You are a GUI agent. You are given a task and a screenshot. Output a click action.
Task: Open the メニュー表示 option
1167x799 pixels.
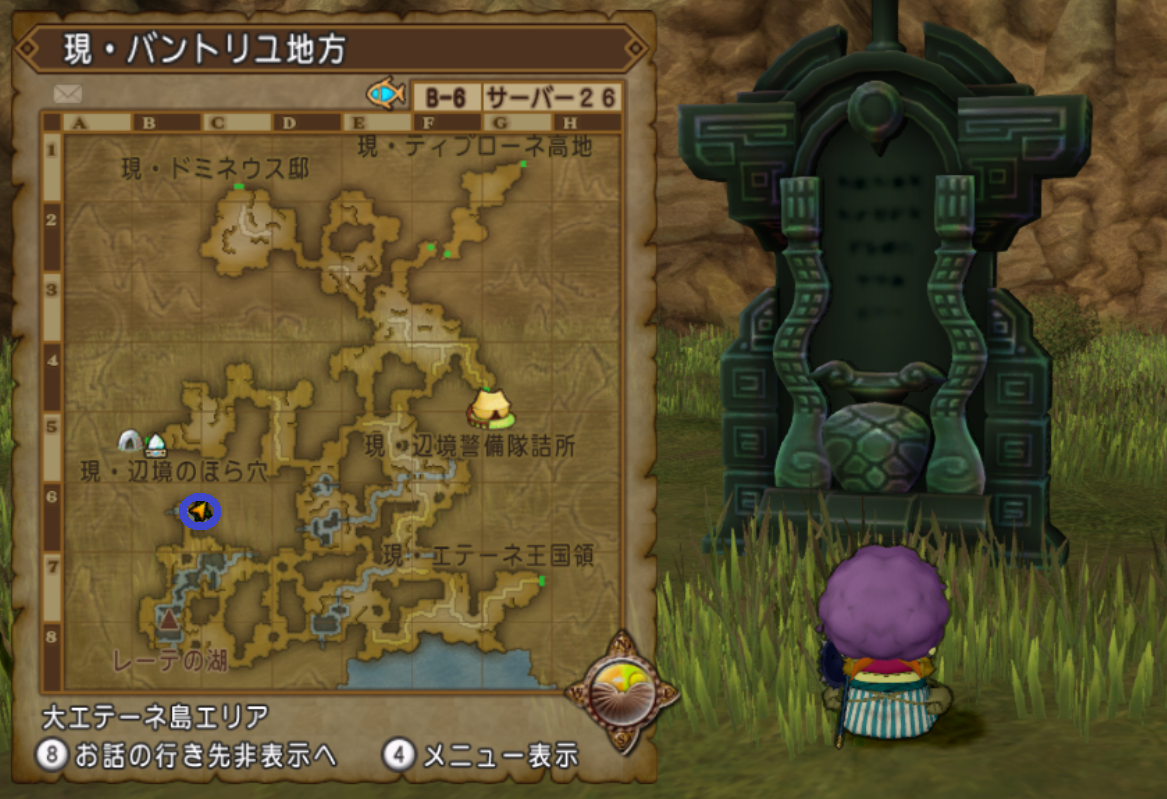[482, 756]
